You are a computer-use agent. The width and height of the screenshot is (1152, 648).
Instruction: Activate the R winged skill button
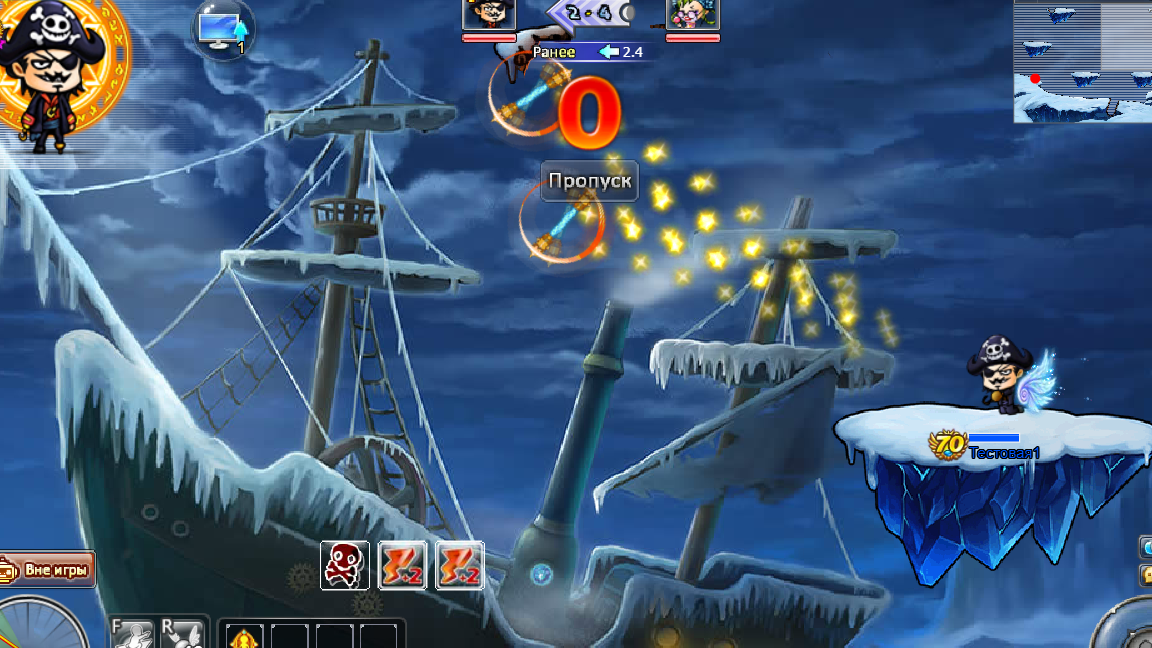(184, 634)
